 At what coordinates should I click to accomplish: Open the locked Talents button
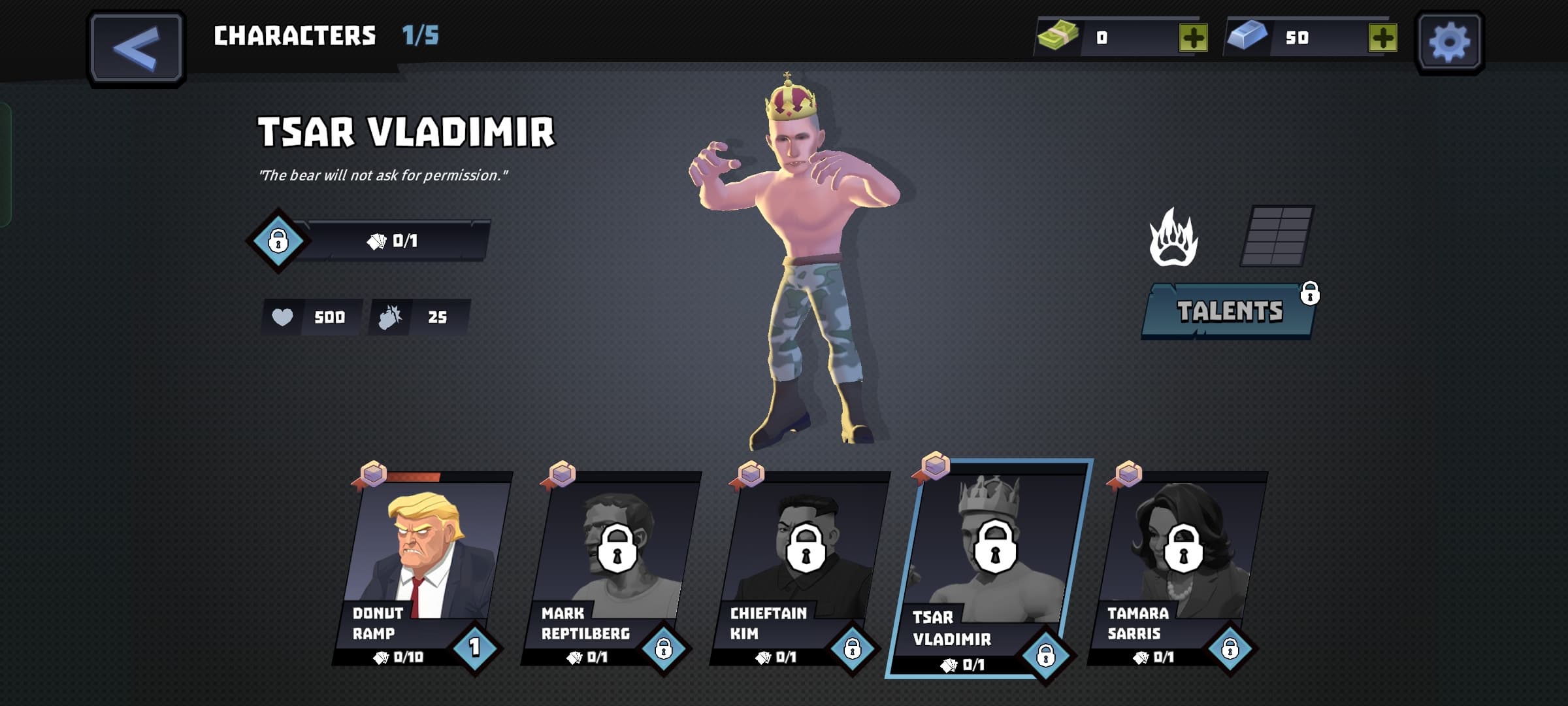(1230, 311)
